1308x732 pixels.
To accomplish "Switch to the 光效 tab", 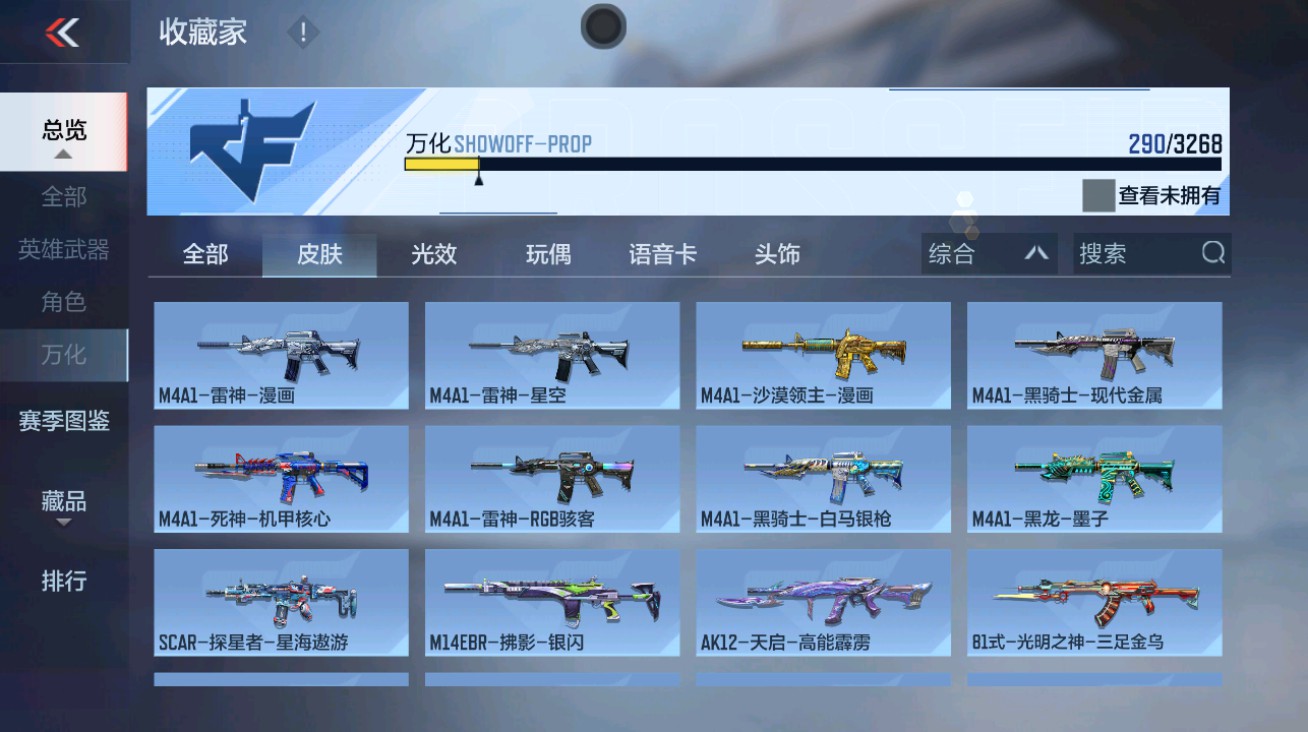I will pyautogui.click(x=434, y=255).
